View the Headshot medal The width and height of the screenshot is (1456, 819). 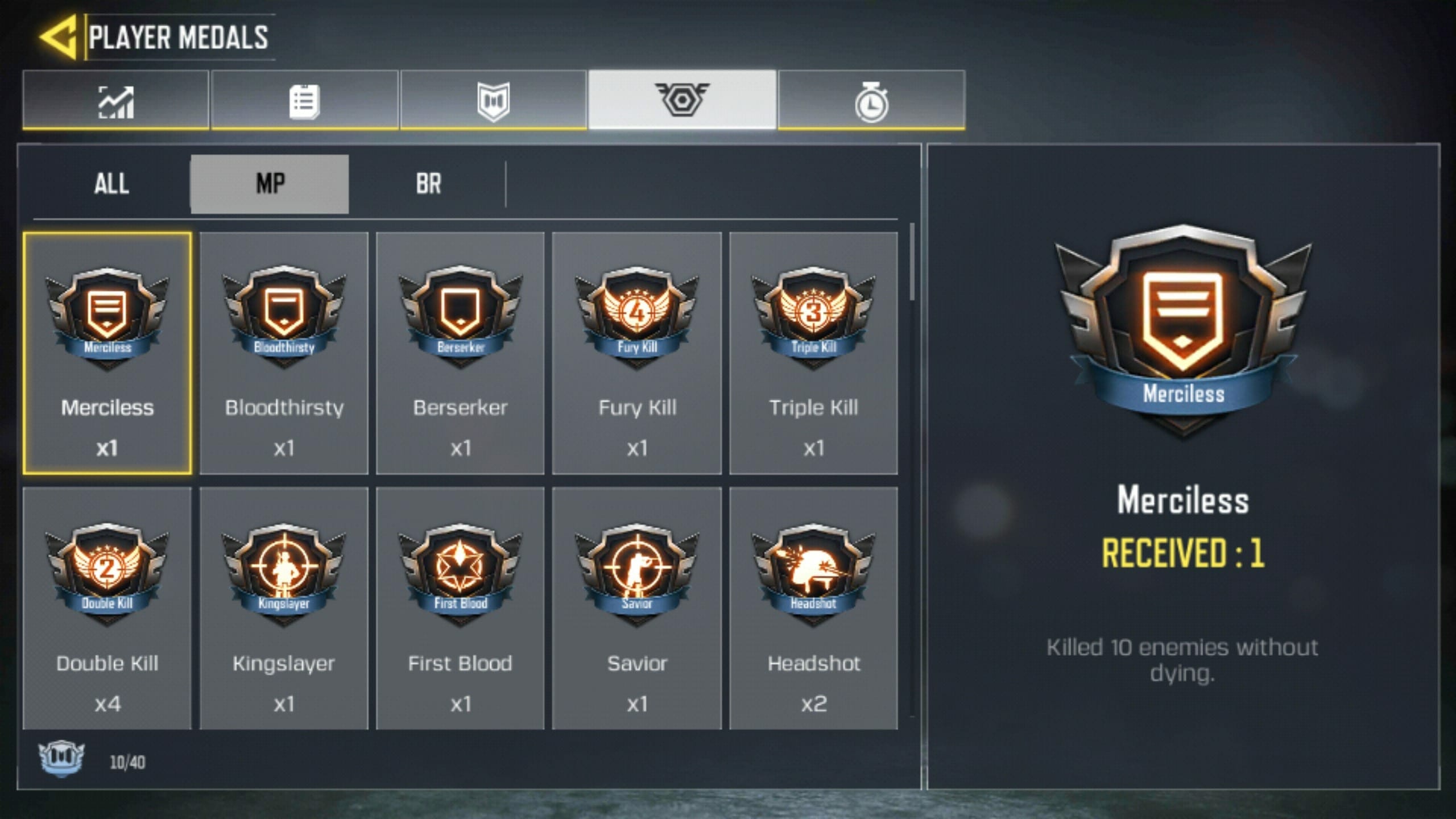813,607
